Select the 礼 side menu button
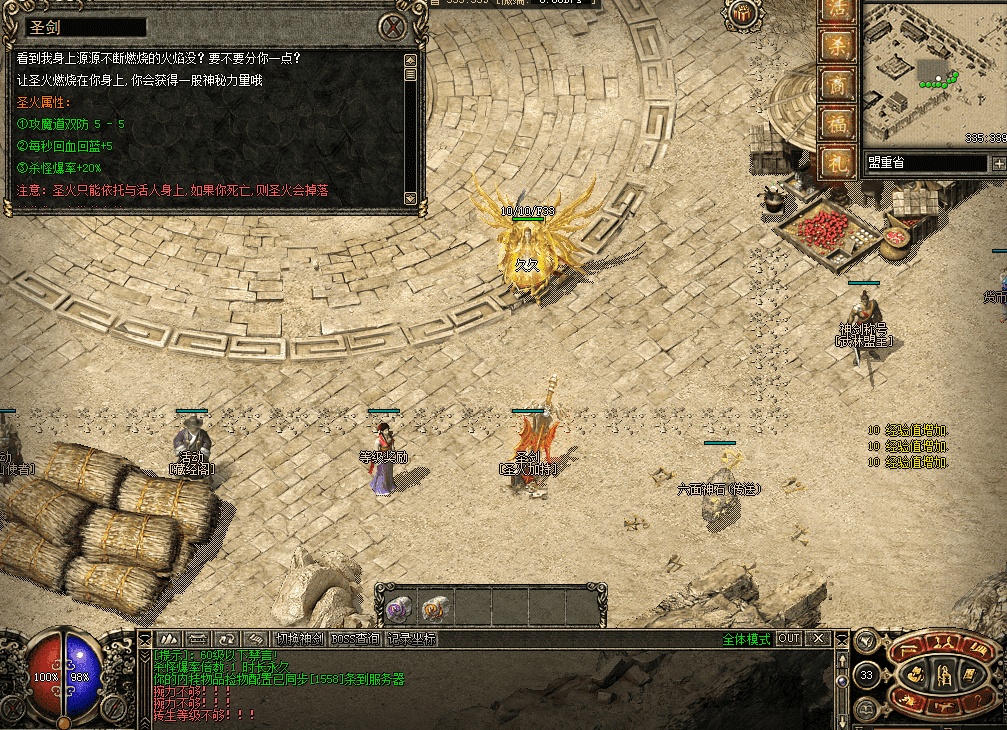This screenshot has width=1007, height=730. [x=835, y=162]
